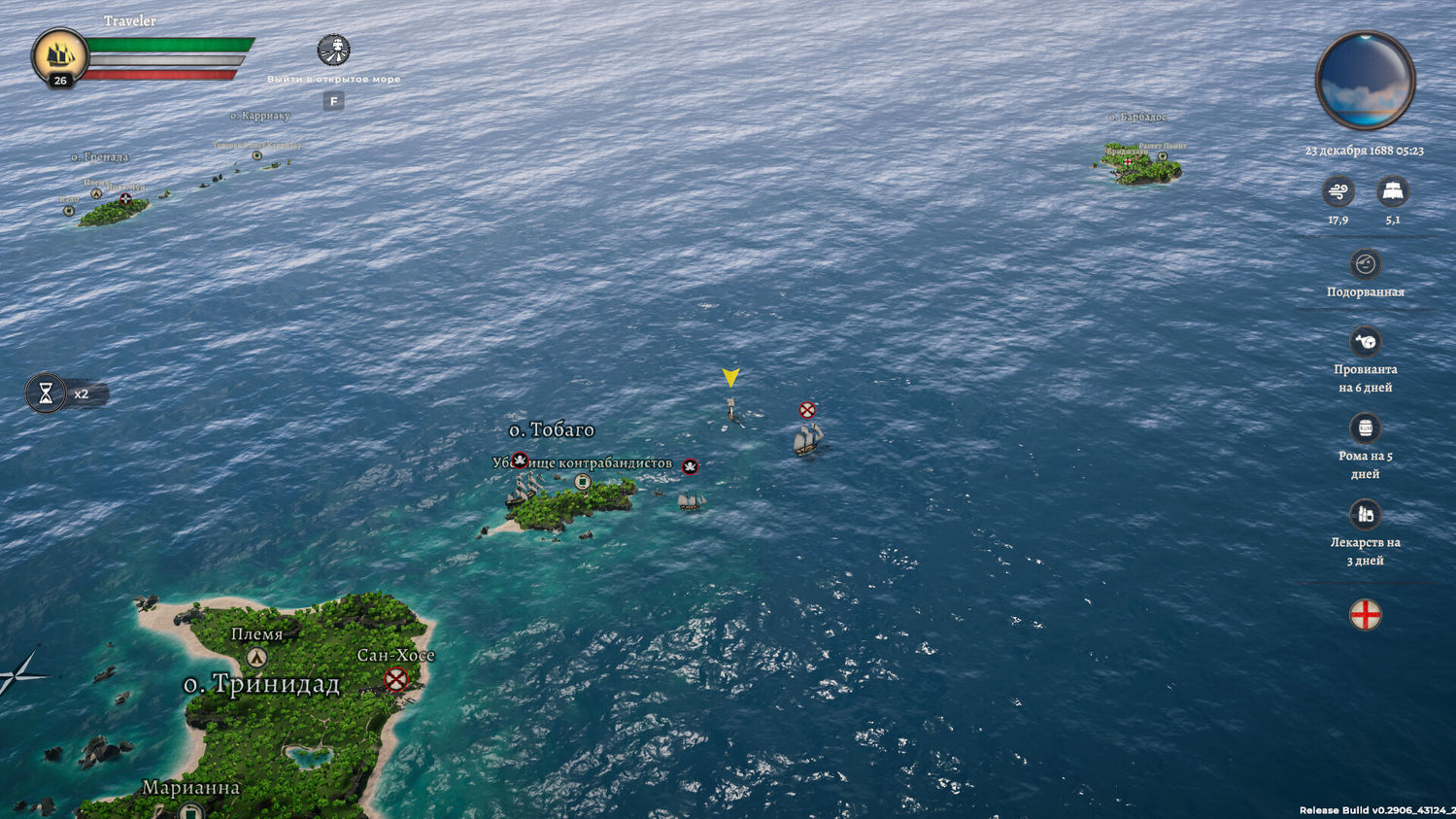Viewport: 1456px width, 819px height.
Task: Select the rum barrel supply icon
Action: pos(1365,427)
